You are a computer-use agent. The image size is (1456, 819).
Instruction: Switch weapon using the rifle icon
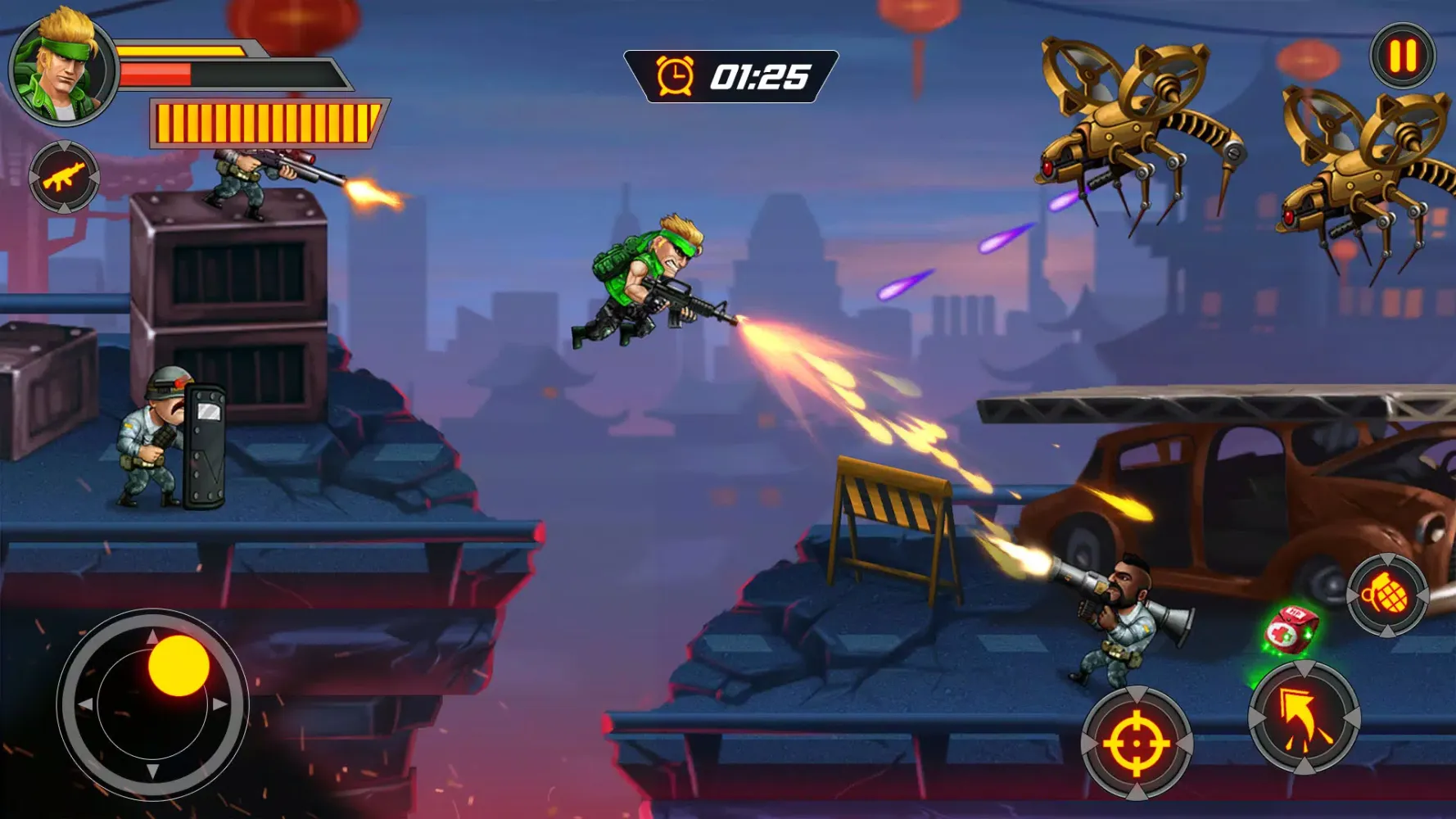click(64, 177)
